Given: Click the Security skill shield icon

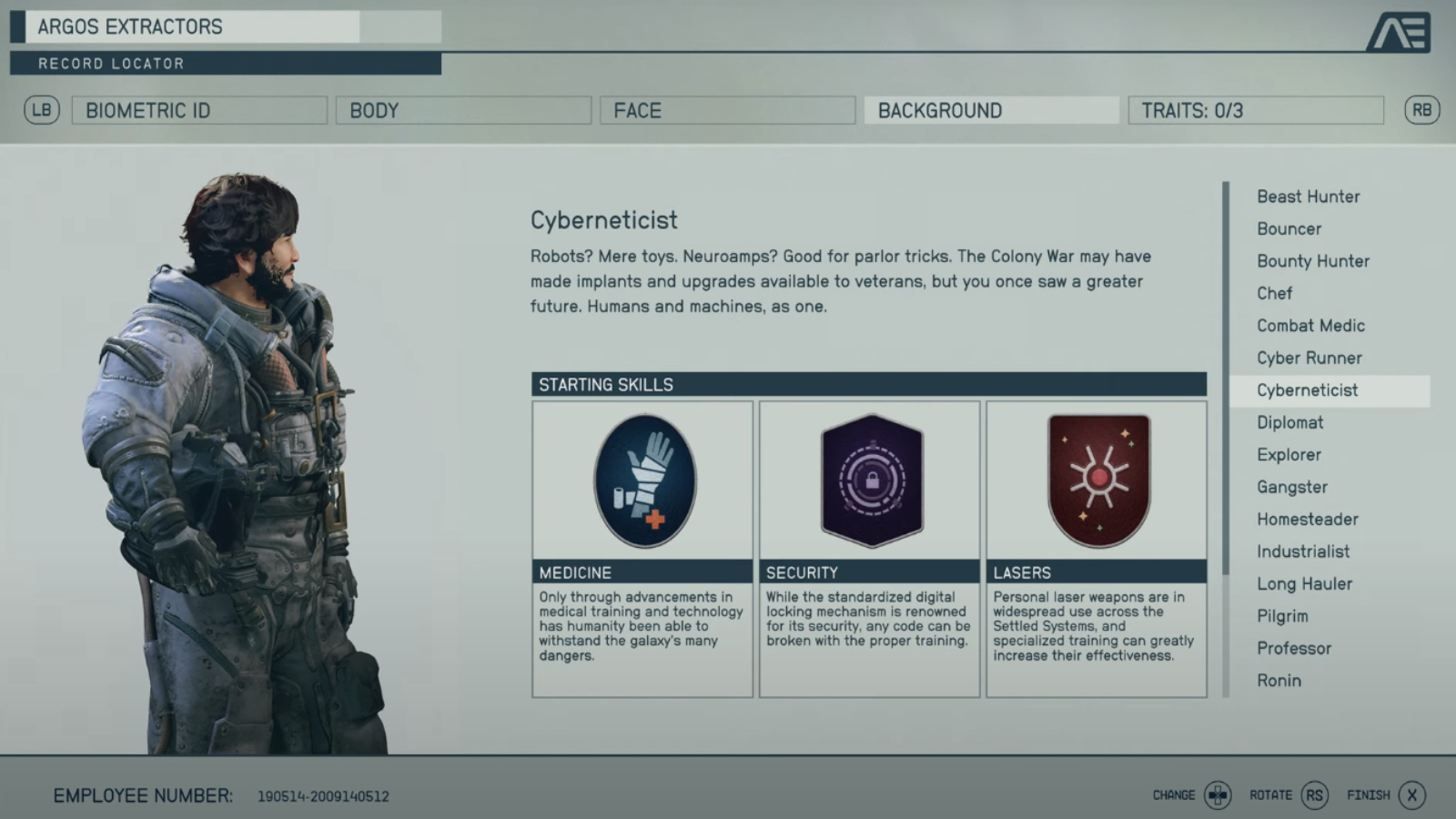Looking at the screenshot, I should tap(869, 480).
